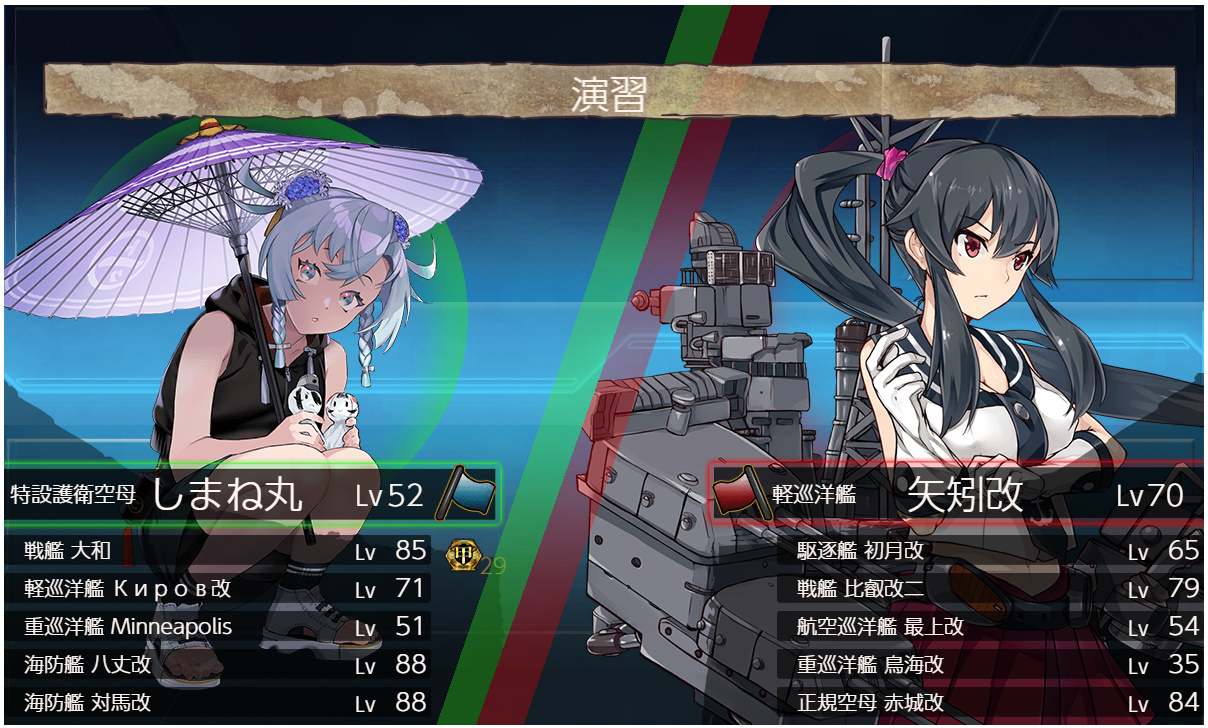Select the 戦艦 比叡改二 row

(990, 588)
